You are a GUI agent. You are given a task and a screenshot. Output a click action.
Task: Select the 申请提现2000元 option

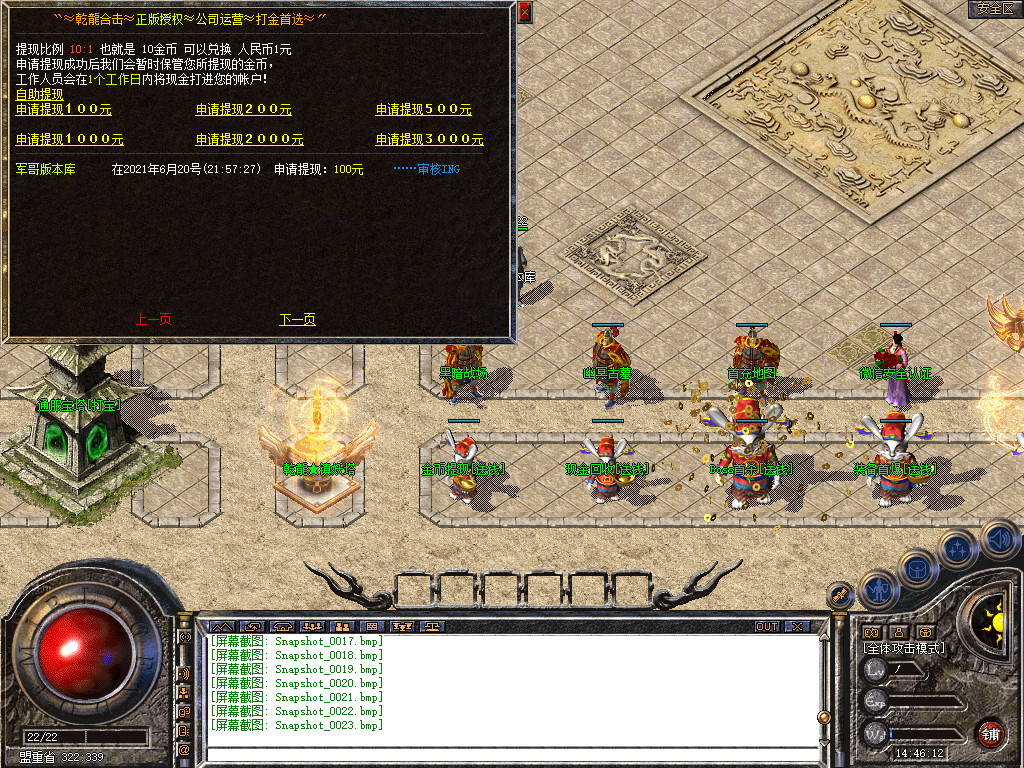pos(249,140)
